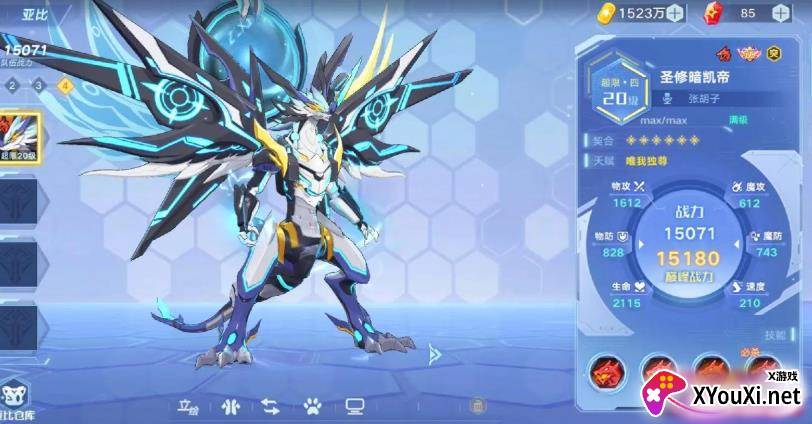Switch to evolution stage 2 diamond
812x424 pixels.
pos(13,85)
